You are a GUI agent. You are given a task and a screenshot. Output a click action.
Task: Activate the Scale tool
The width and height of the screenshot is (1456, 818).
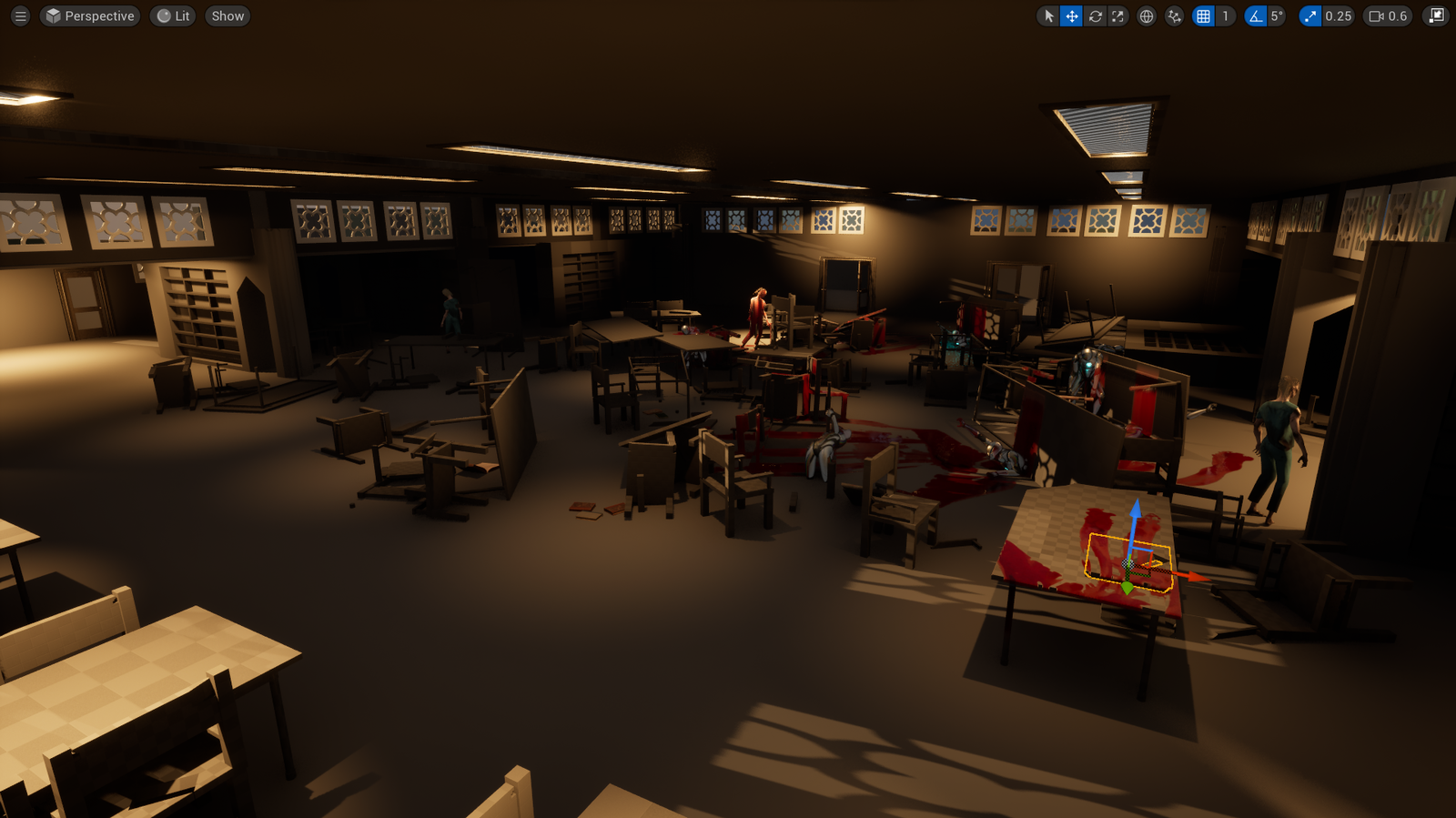pyautogui.click(x=1117, y=15)
